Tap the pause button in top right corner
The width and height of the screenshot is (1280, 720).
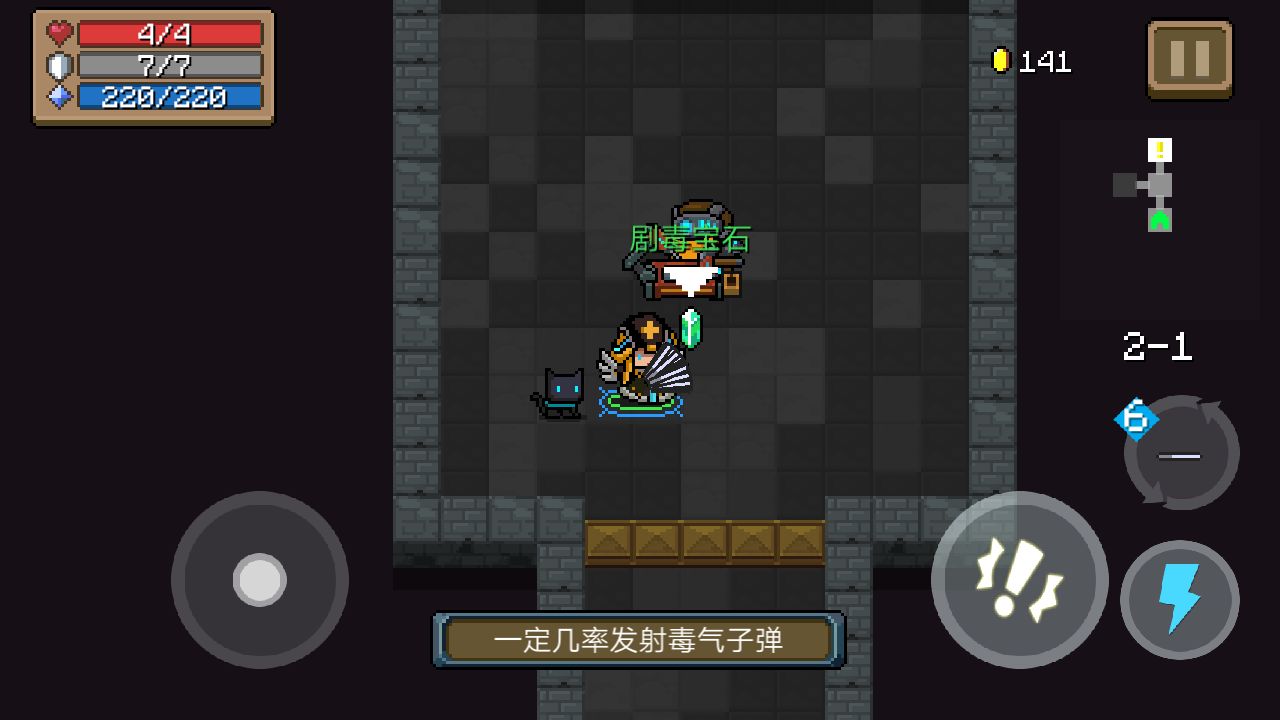tap(1188, 59)
